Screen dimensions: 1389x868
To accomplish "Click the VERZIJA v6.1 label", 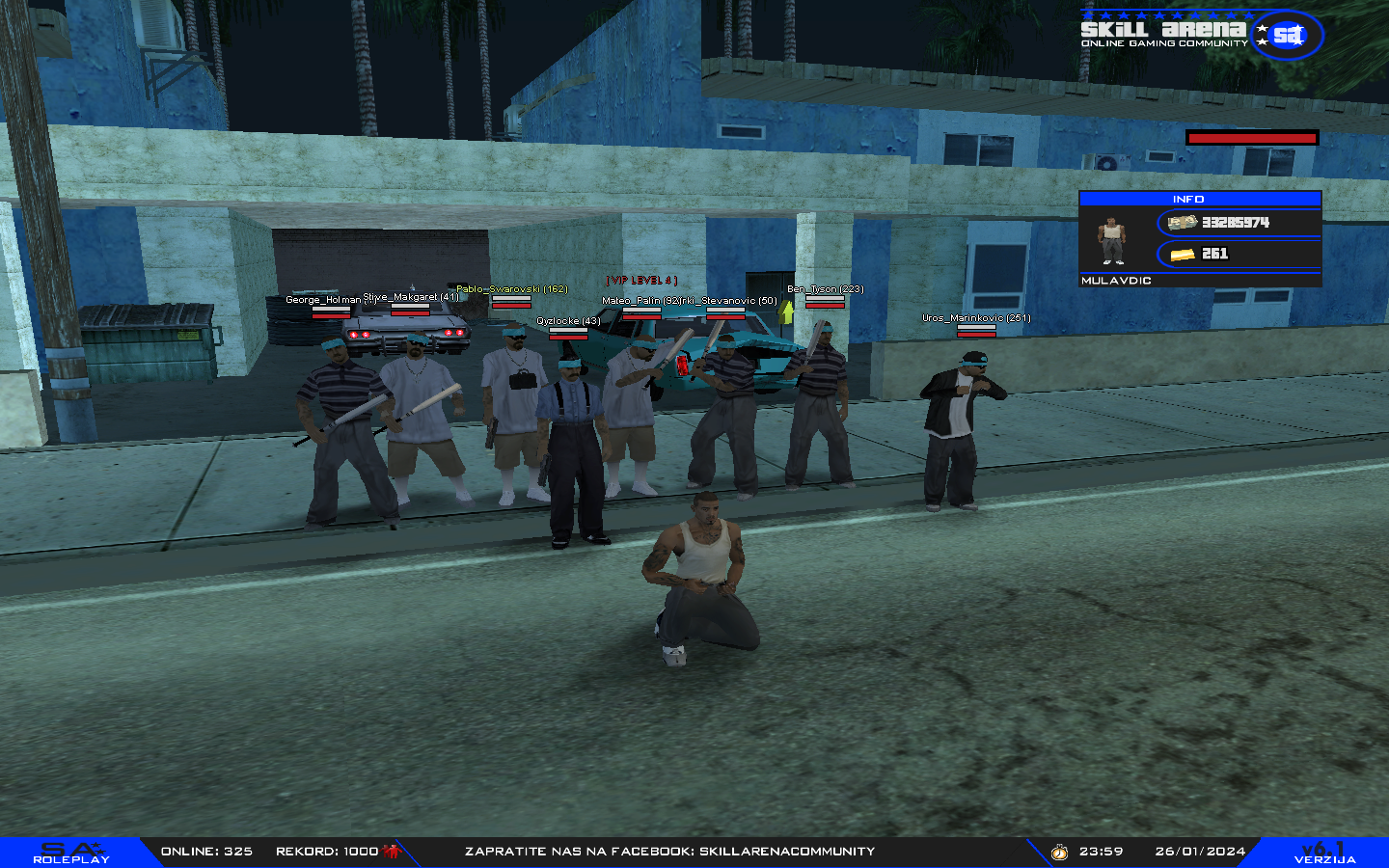I will point(1324,851).
